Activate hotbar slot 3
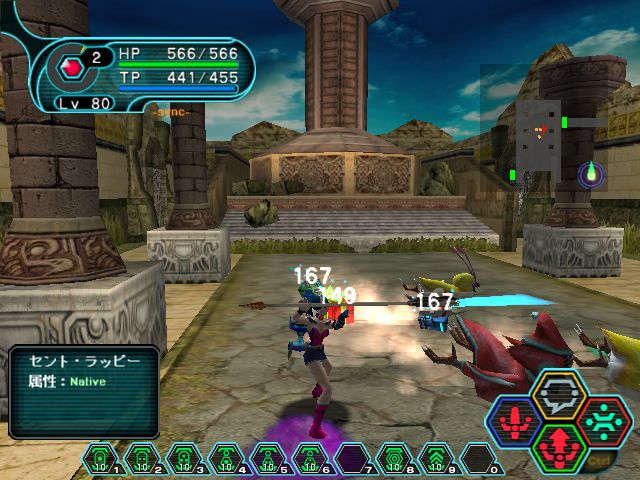This screenshot has height=480, width=640. click(185, 460)
